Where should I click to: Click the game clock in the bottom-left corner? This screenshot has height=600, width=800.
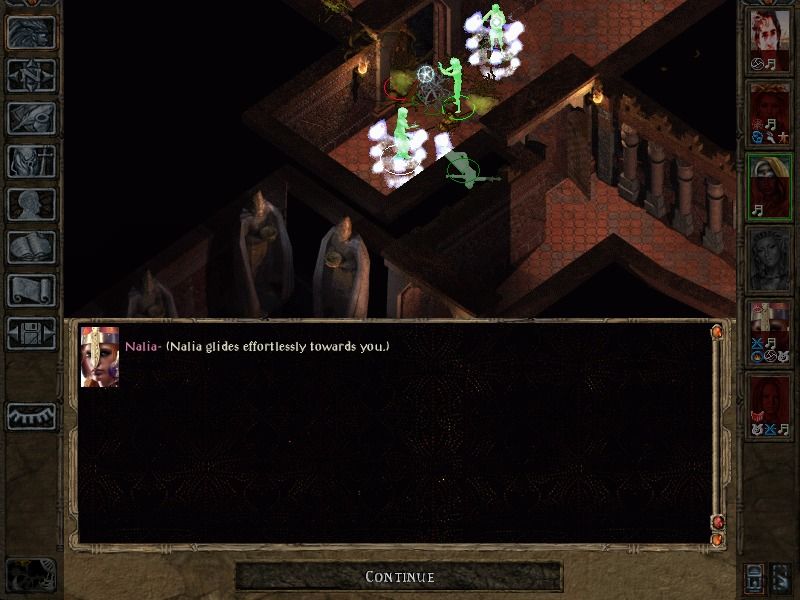[x=30, y=574]
